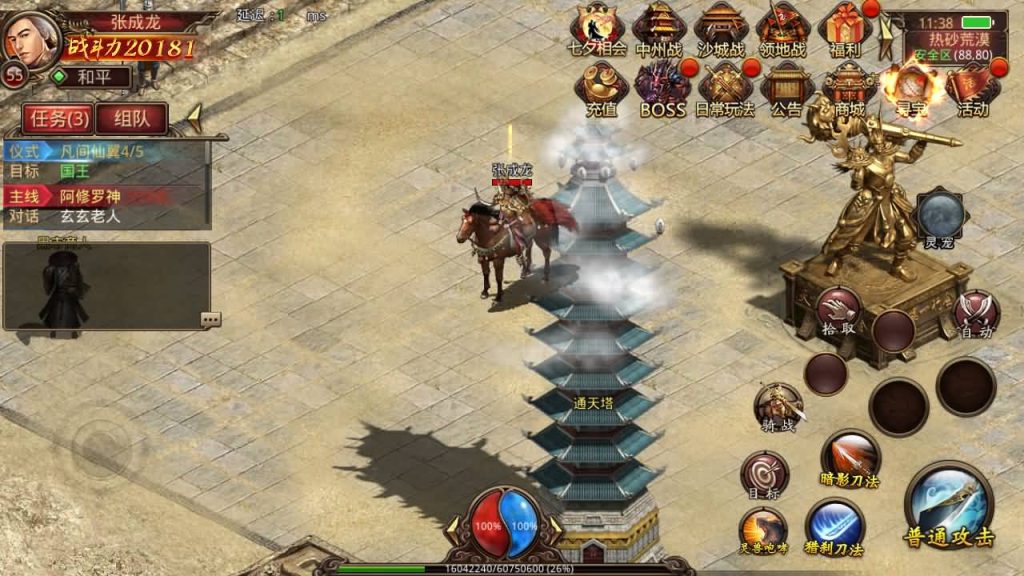Open the 充值 recharge shop
This screenshot has height=576, width=1024.
pos(601,89)
